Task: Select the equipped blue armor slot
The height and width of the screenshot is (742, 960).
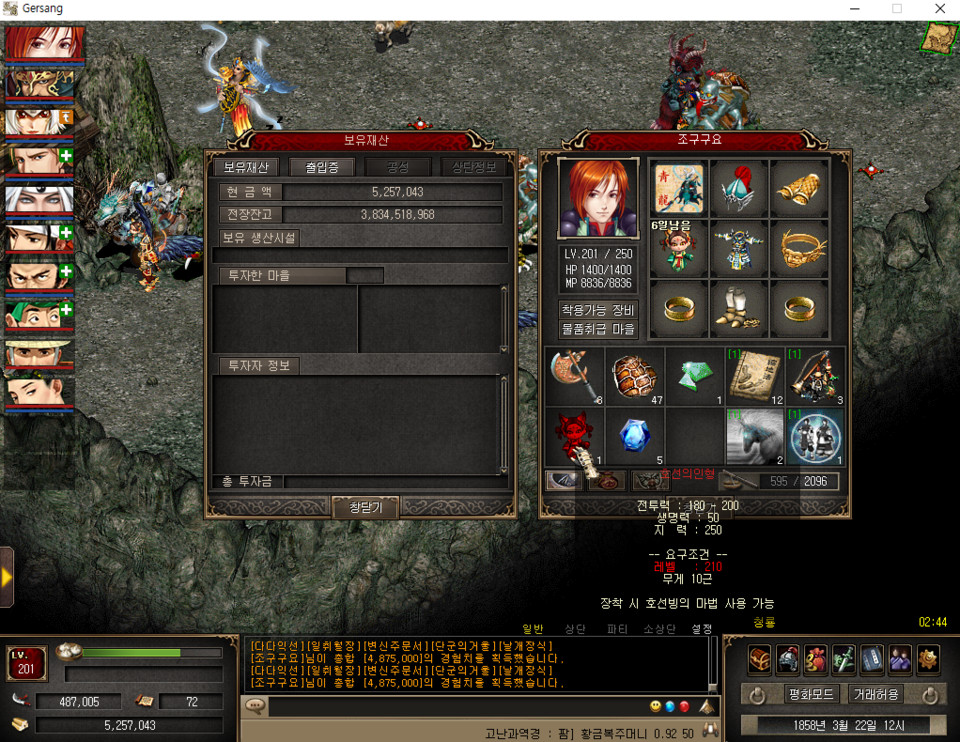Action: click(x=738, y=247)
